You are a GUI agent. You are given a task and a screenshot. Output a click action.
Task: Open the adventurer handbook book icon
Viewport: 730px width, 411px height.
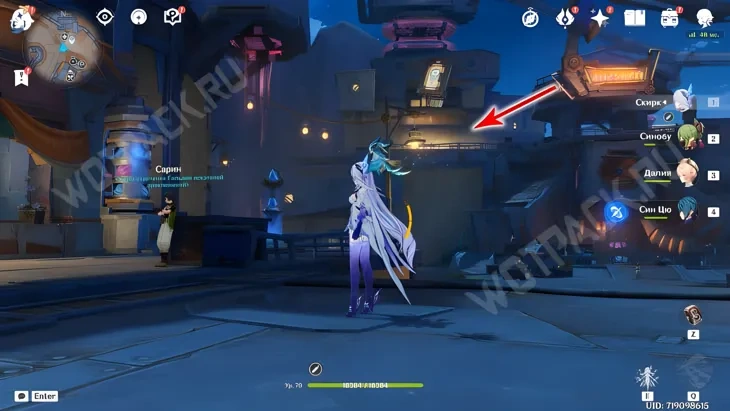(634, 18)
